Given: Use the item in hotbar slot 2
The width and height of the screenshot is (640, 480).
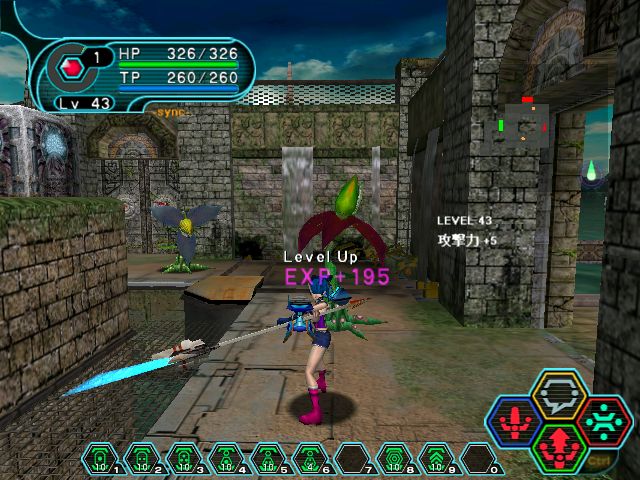Looking at the screenshot, I should [142, 459].
